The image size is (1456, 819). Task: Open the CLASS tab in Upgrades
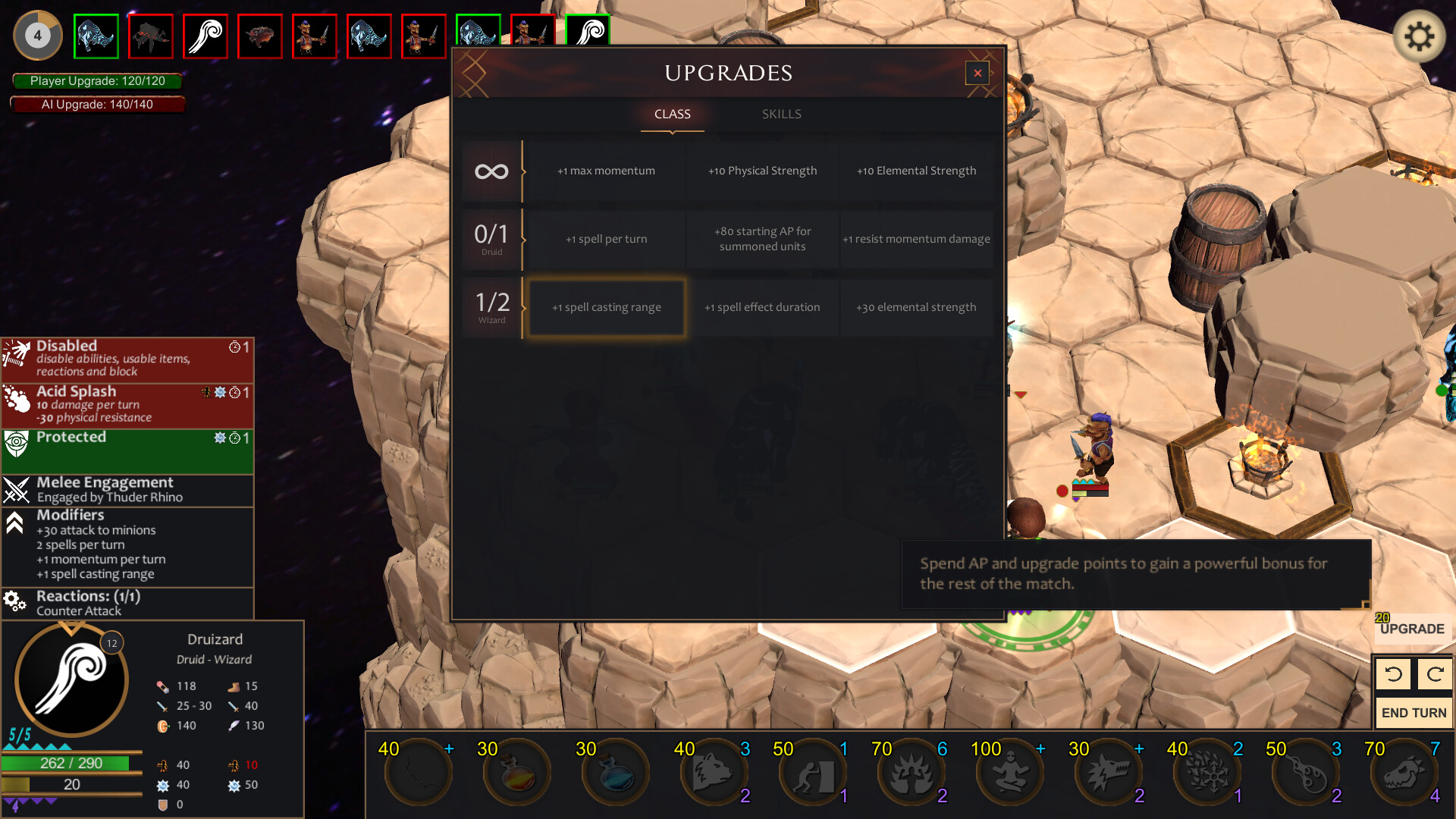pos(672,114)
